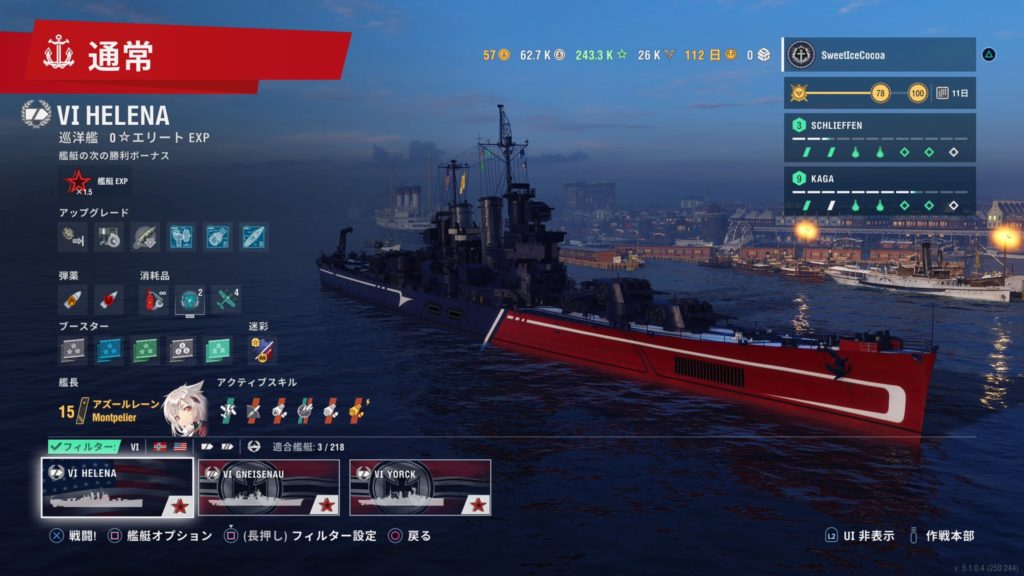This screenshot has width=1024, height=576.
Task: Select the camouflage slot icon
Action: pos(262,349)
